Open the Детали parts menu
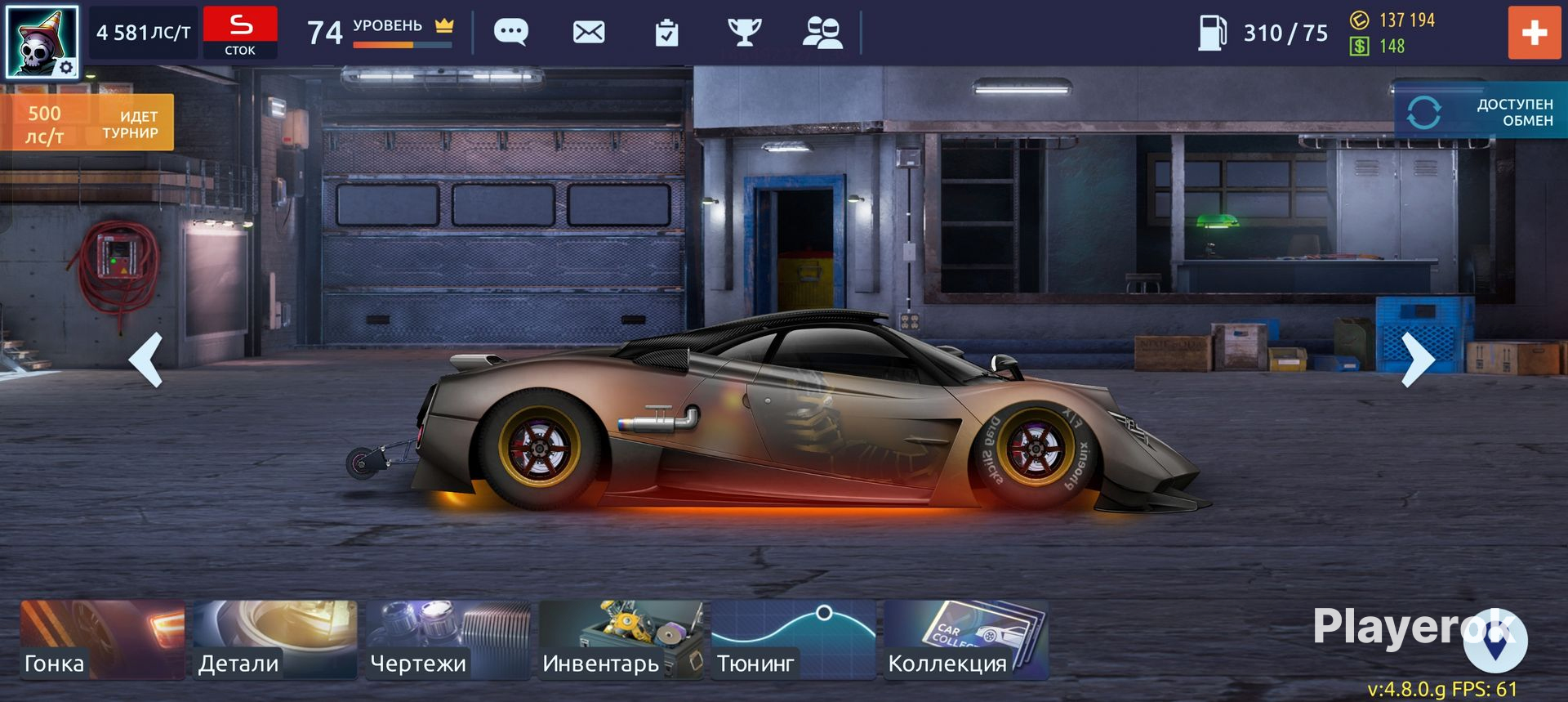This screenshot has width=1568, height=702. tap(275, 640)
